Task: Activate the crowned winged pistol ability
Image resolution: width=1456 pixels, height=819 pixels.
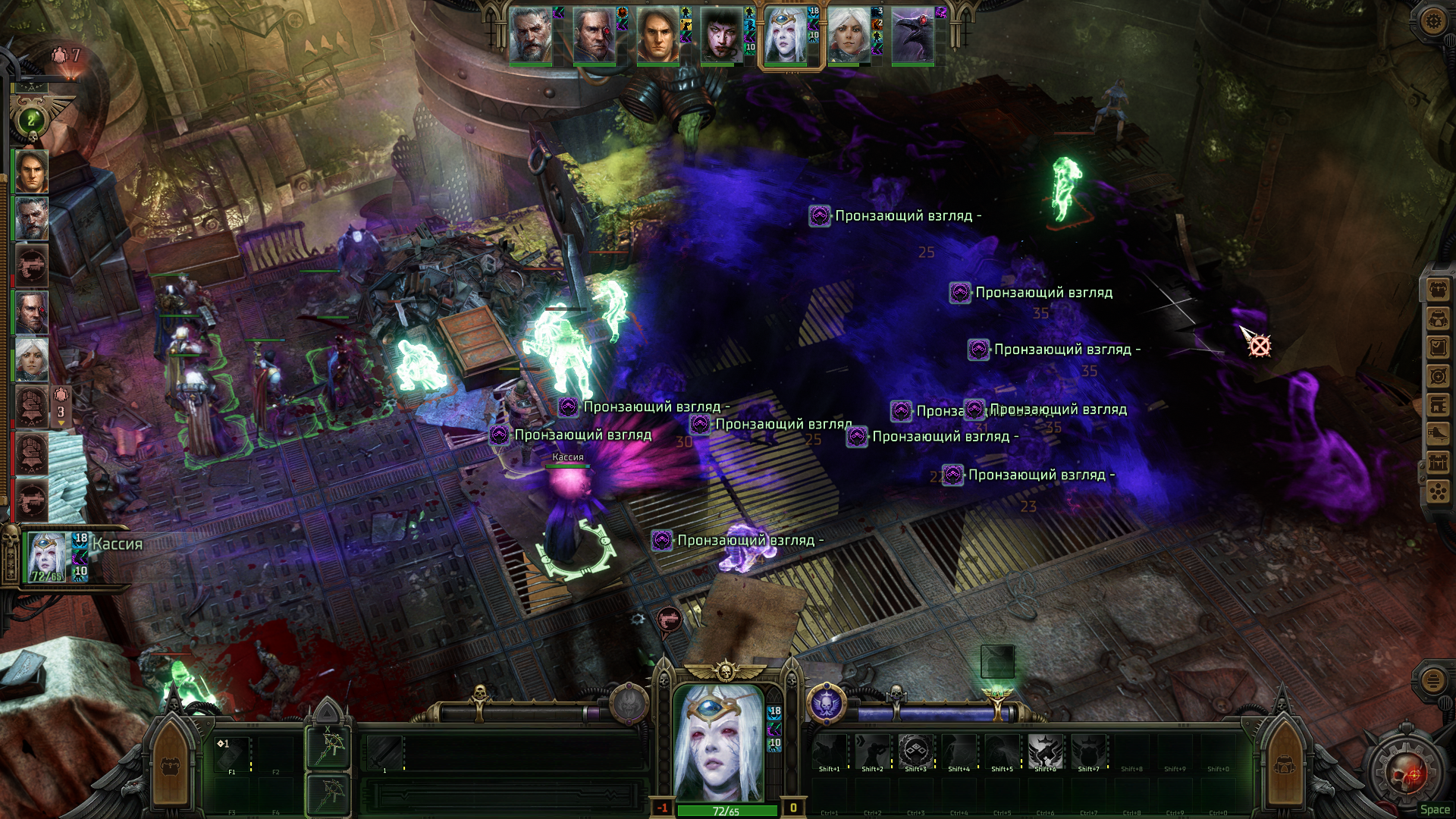Action: click(x=1044, y=751)
